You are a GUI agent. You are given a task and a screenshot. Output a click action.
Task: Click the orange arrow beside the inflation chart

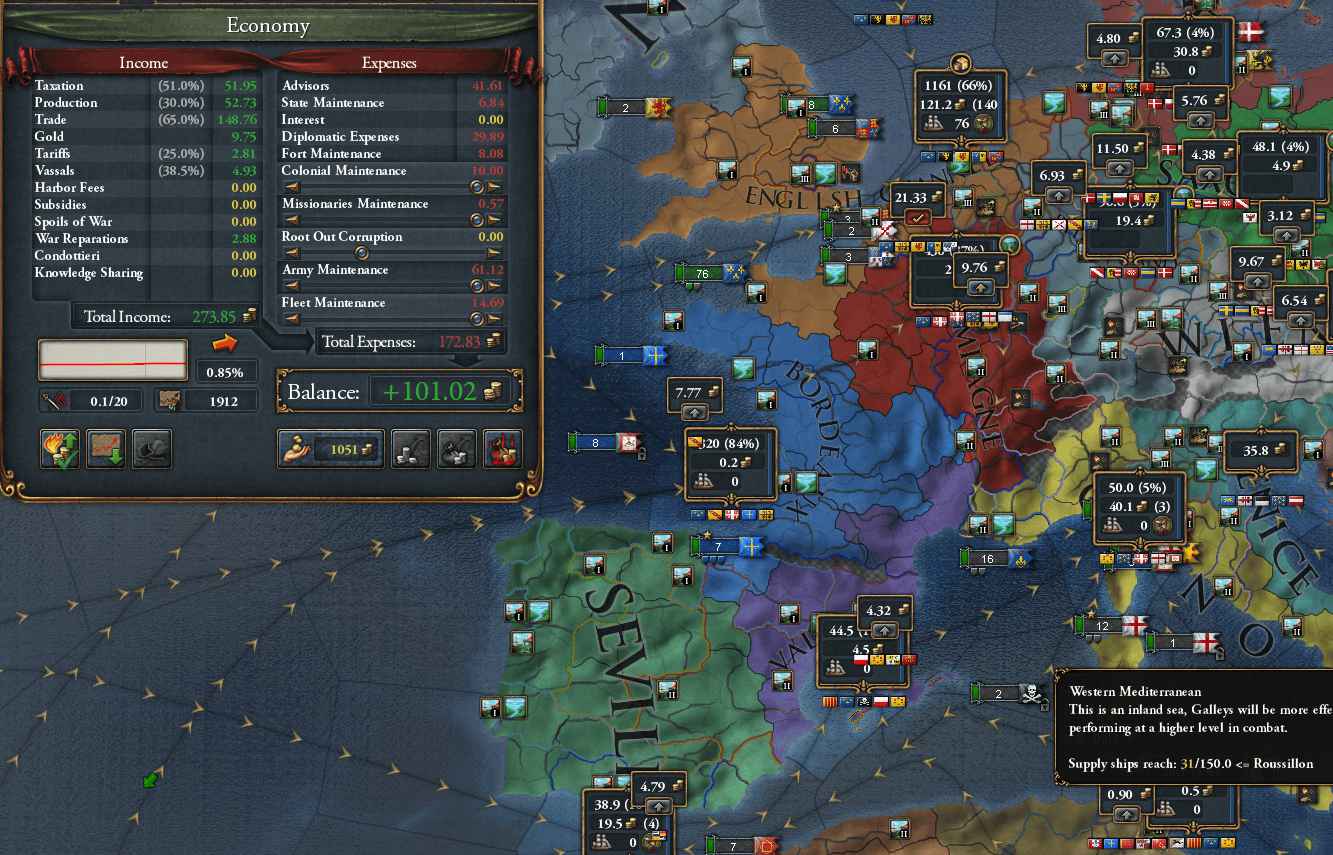point(225,343)
